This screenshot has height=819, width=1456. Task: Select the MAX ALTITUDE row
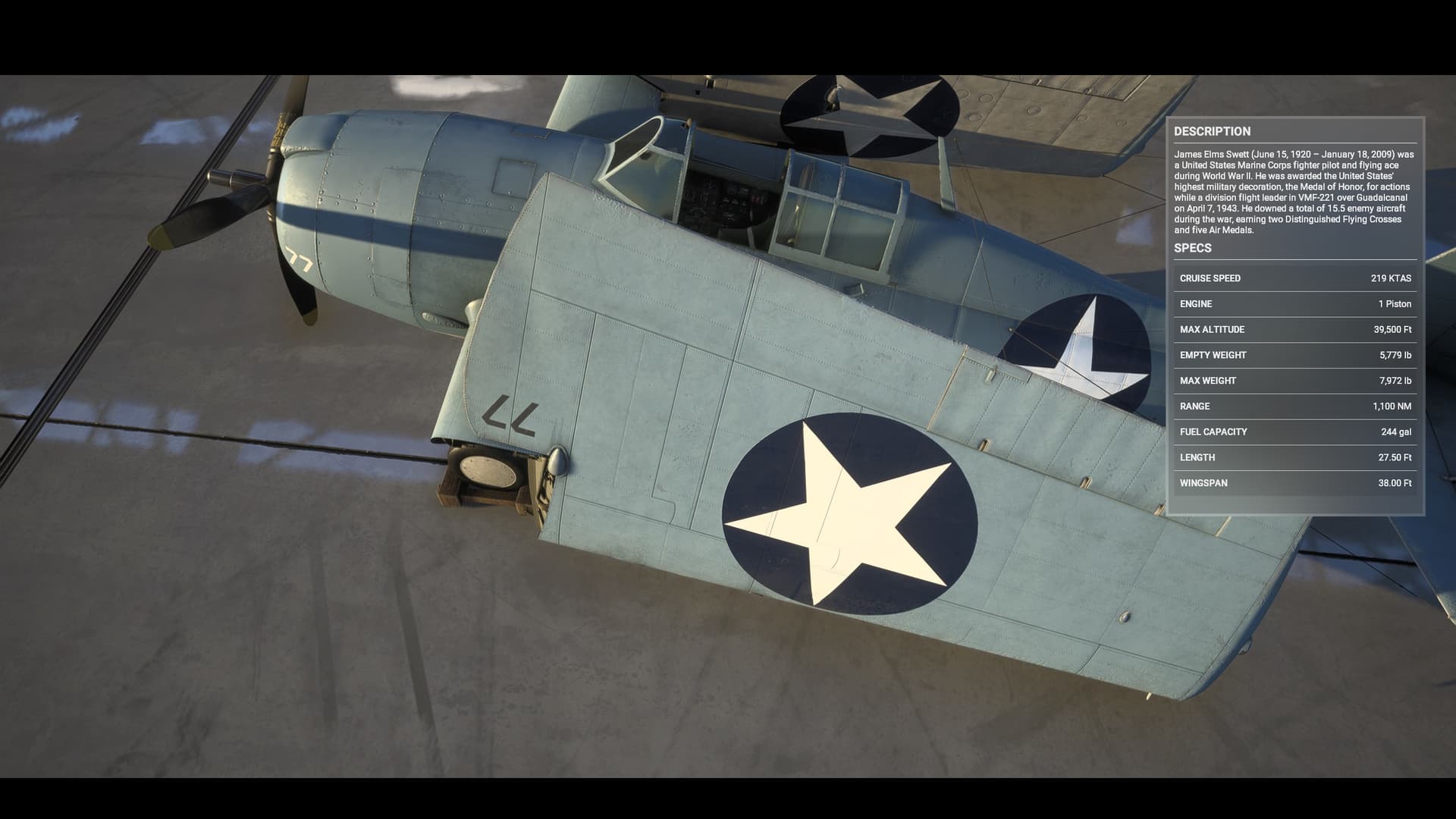click(x=1297, y=329)
